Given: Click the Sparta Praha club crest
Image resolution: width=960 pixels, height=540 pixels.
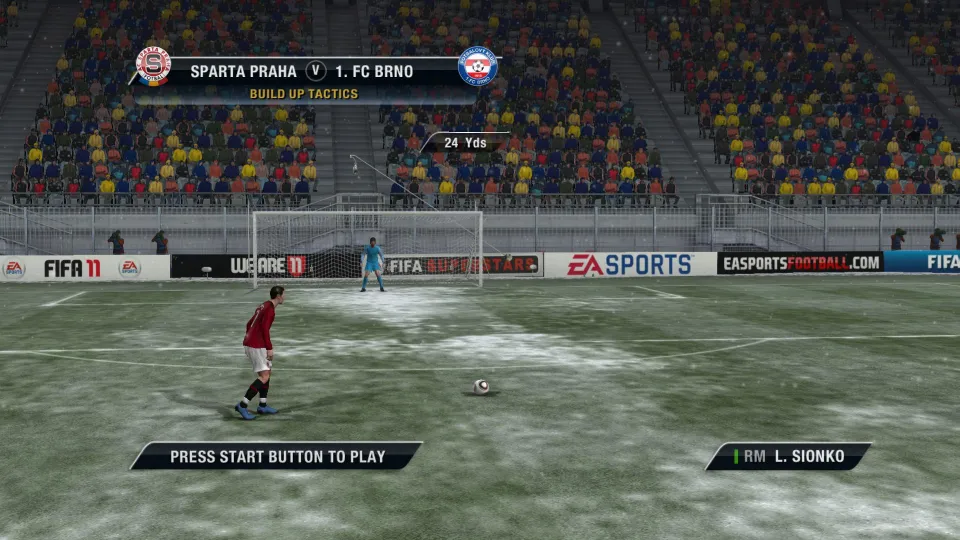Looking at the screenshot, I should click(153, 66).
